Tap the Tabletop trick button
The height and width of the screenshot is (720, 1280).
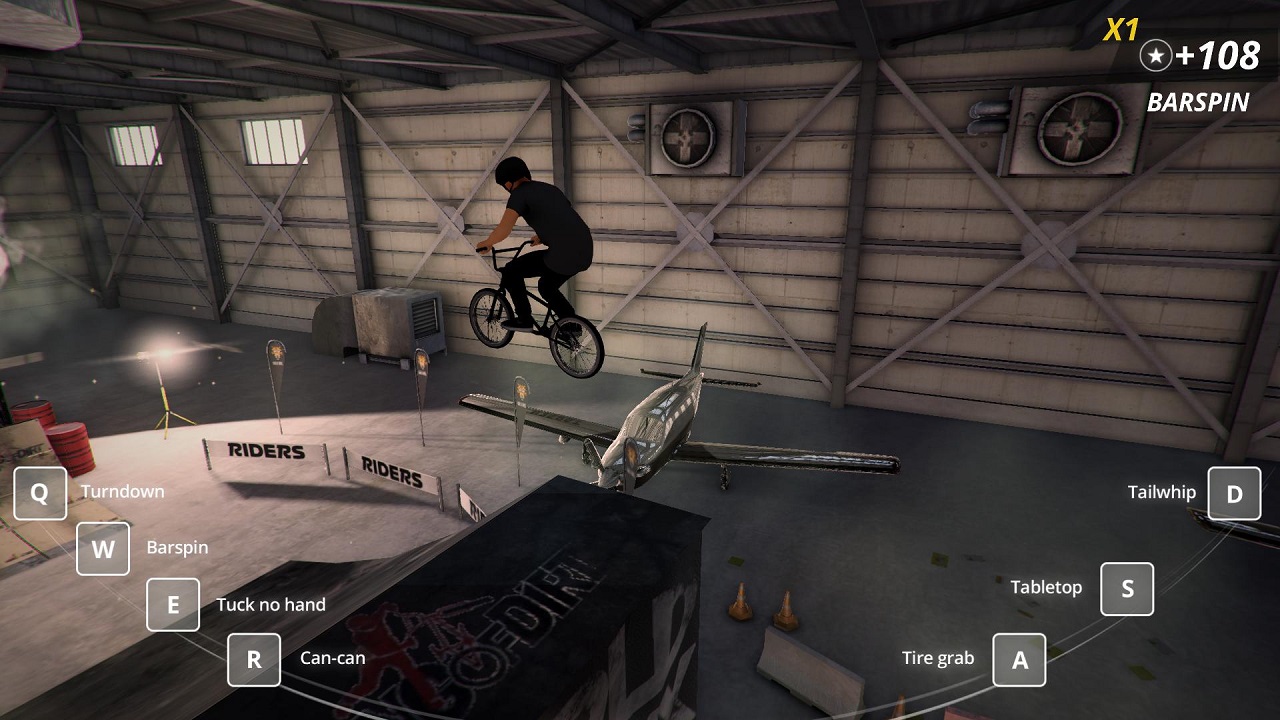coord(1127,589)
